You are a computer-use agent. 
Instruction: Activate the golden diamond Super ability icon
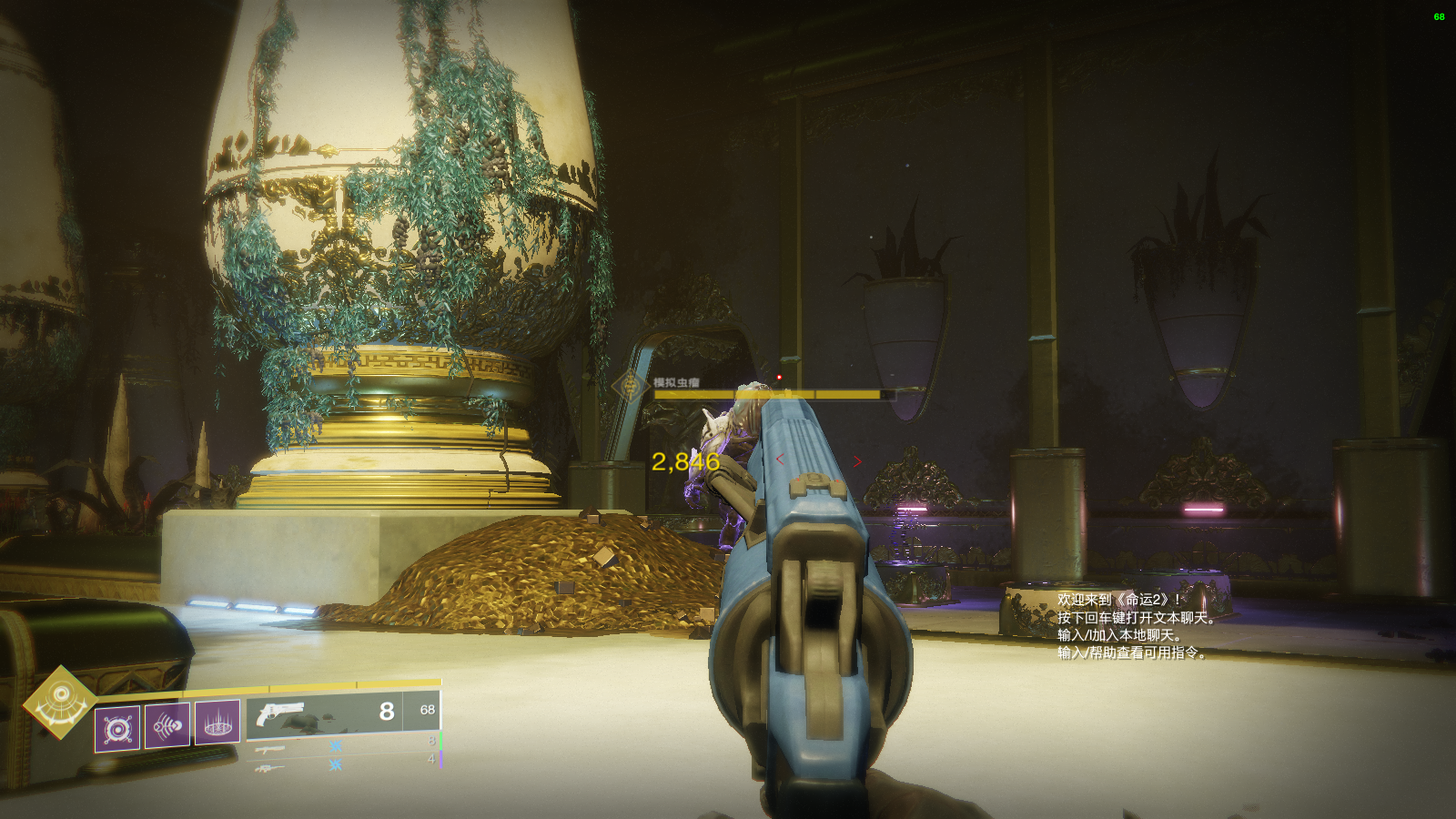[59, 701]
